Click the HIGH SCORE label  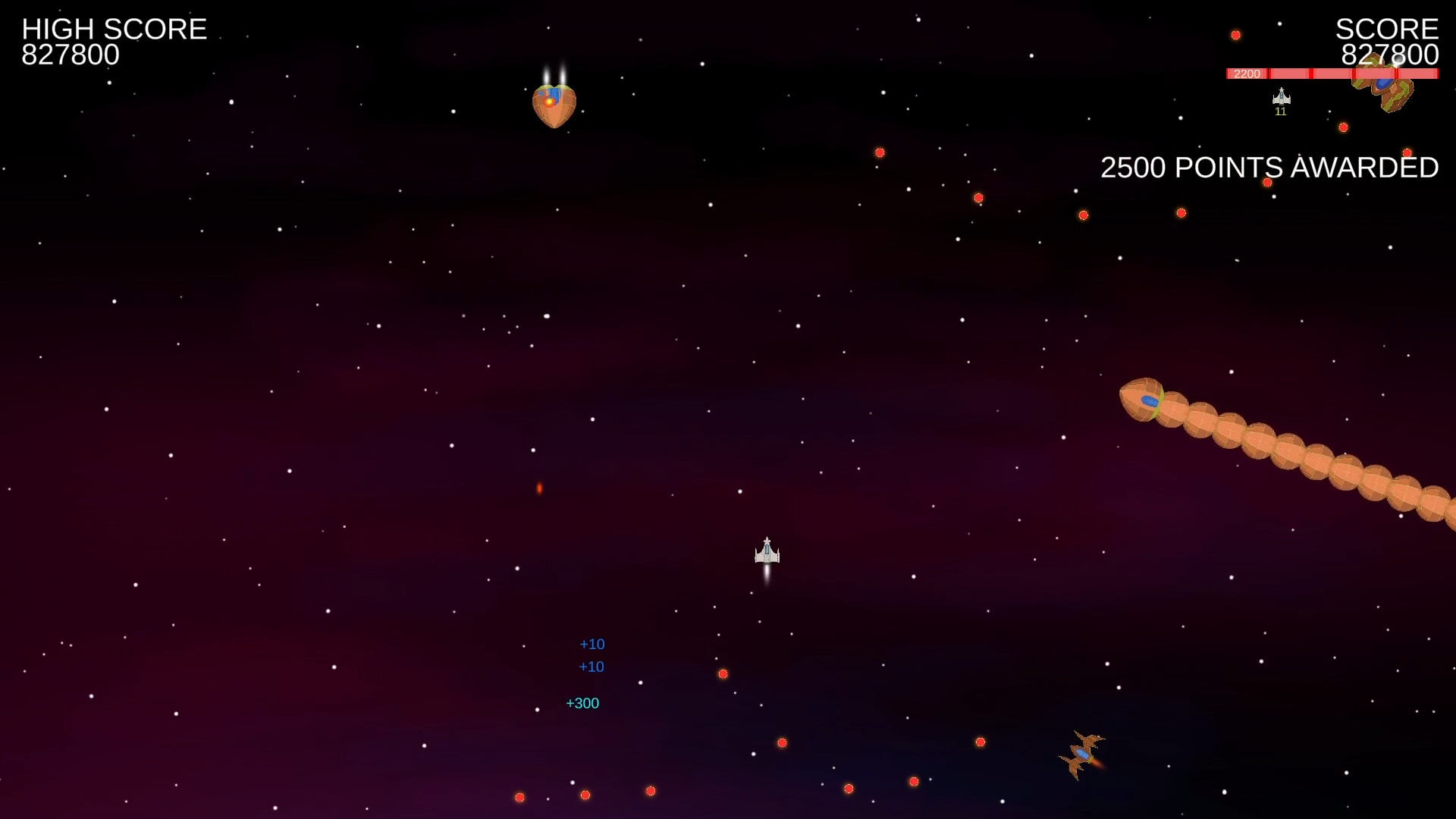(x=114, y=29)
